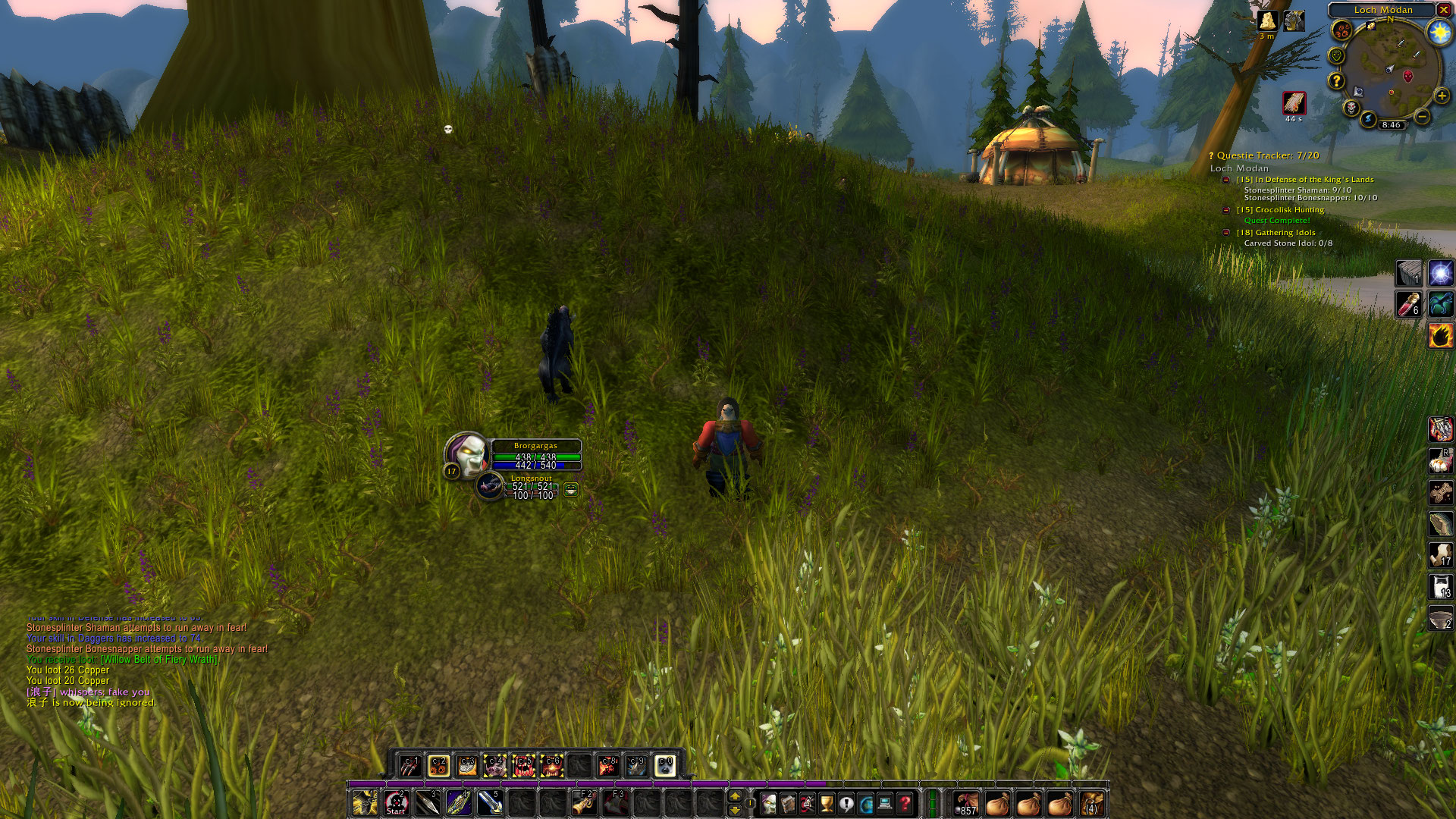The height and width of the screenshot is (819, 1456).
Task: Use the horn item in F2 slot
Action: pyautogui.click(x=584, y=803)
